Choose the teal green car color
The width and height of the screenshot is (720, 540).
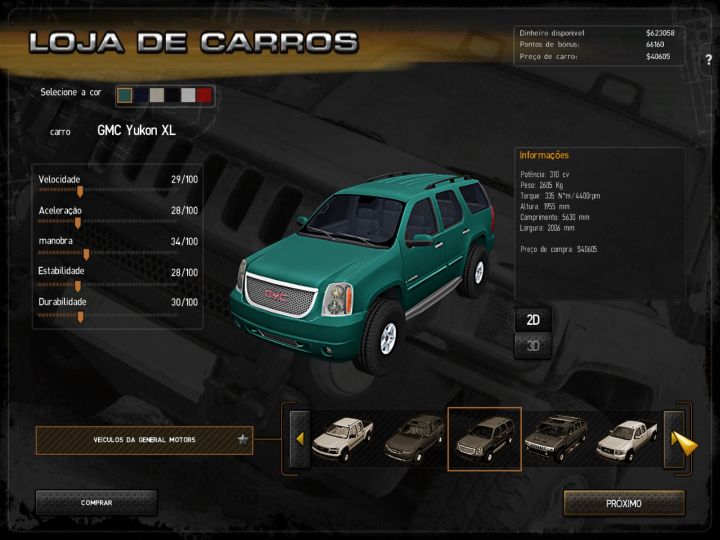point(125,95)
